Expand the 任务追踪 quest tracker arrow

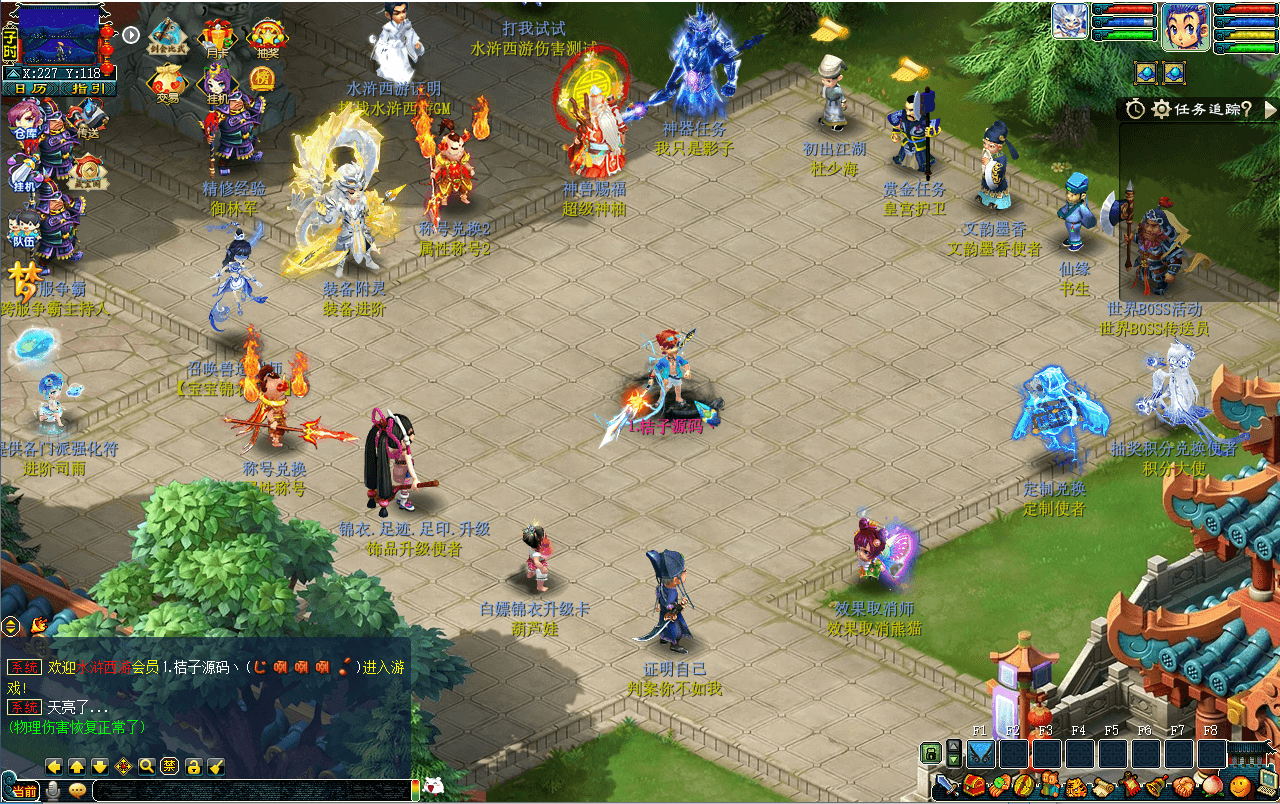tap(1270, 109)
